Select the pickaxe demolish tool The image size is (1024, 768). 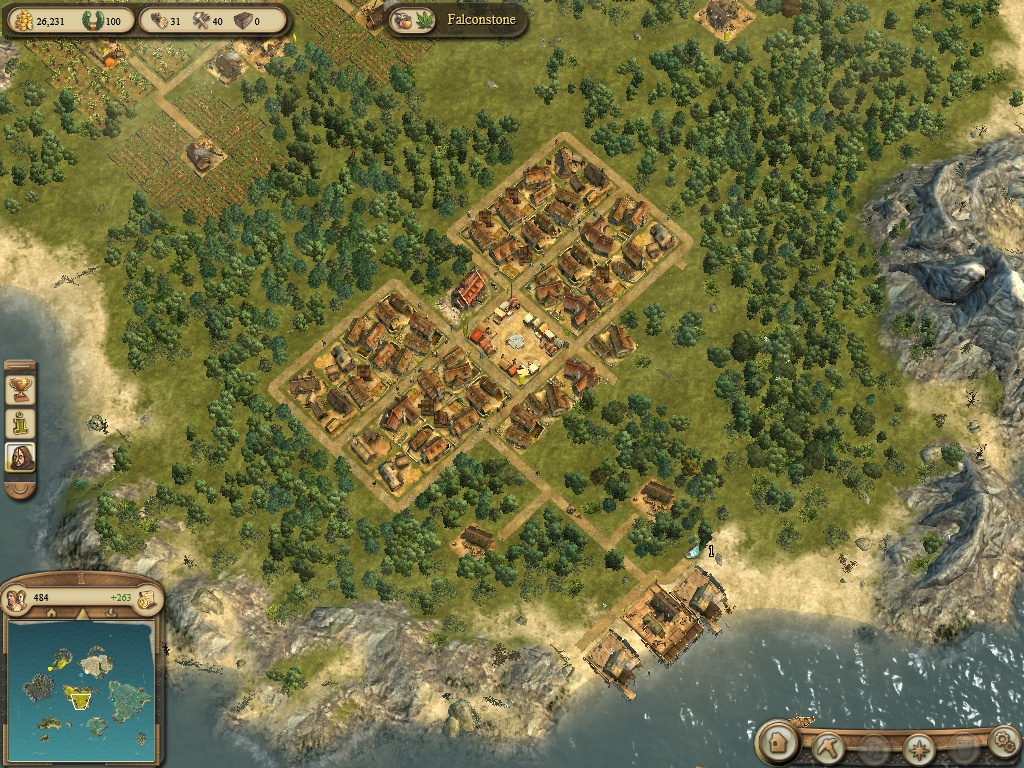point(830,746)
